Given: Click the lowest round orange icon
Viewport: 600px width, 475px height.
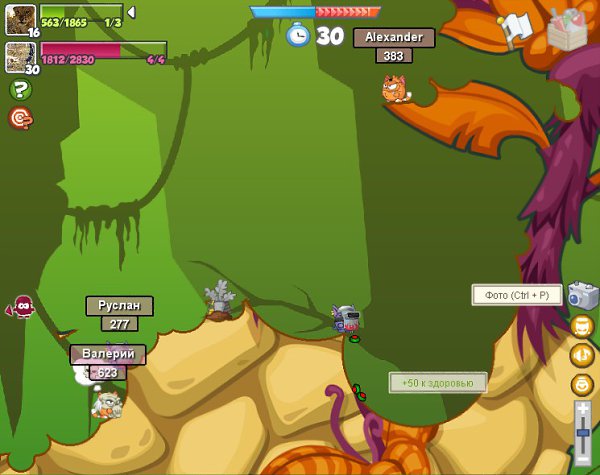Looking at the screenshot, I should (x=582, y=384).
